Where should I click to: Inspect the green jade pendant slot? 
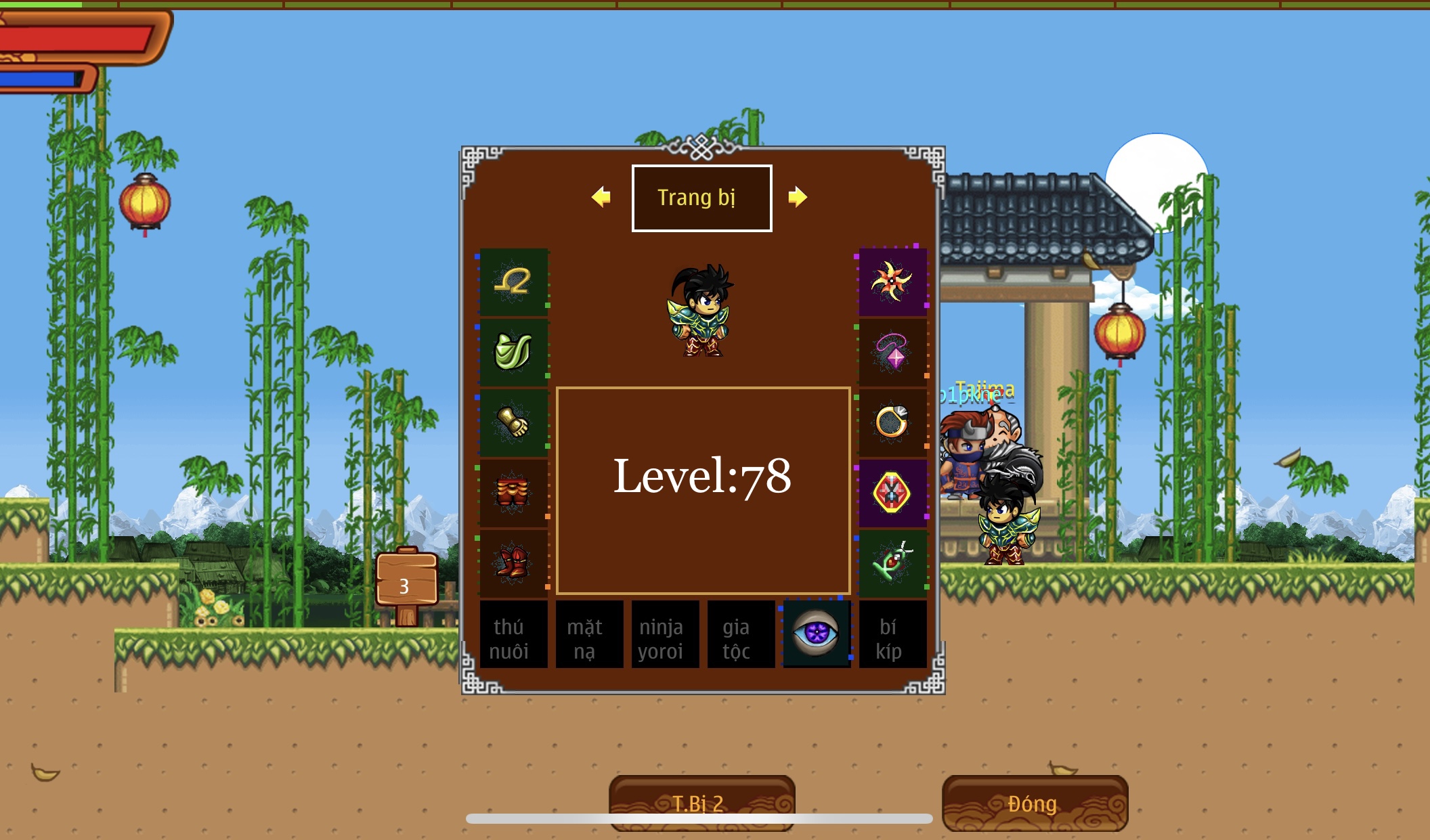pyautogui.click(x=892, y=564)
